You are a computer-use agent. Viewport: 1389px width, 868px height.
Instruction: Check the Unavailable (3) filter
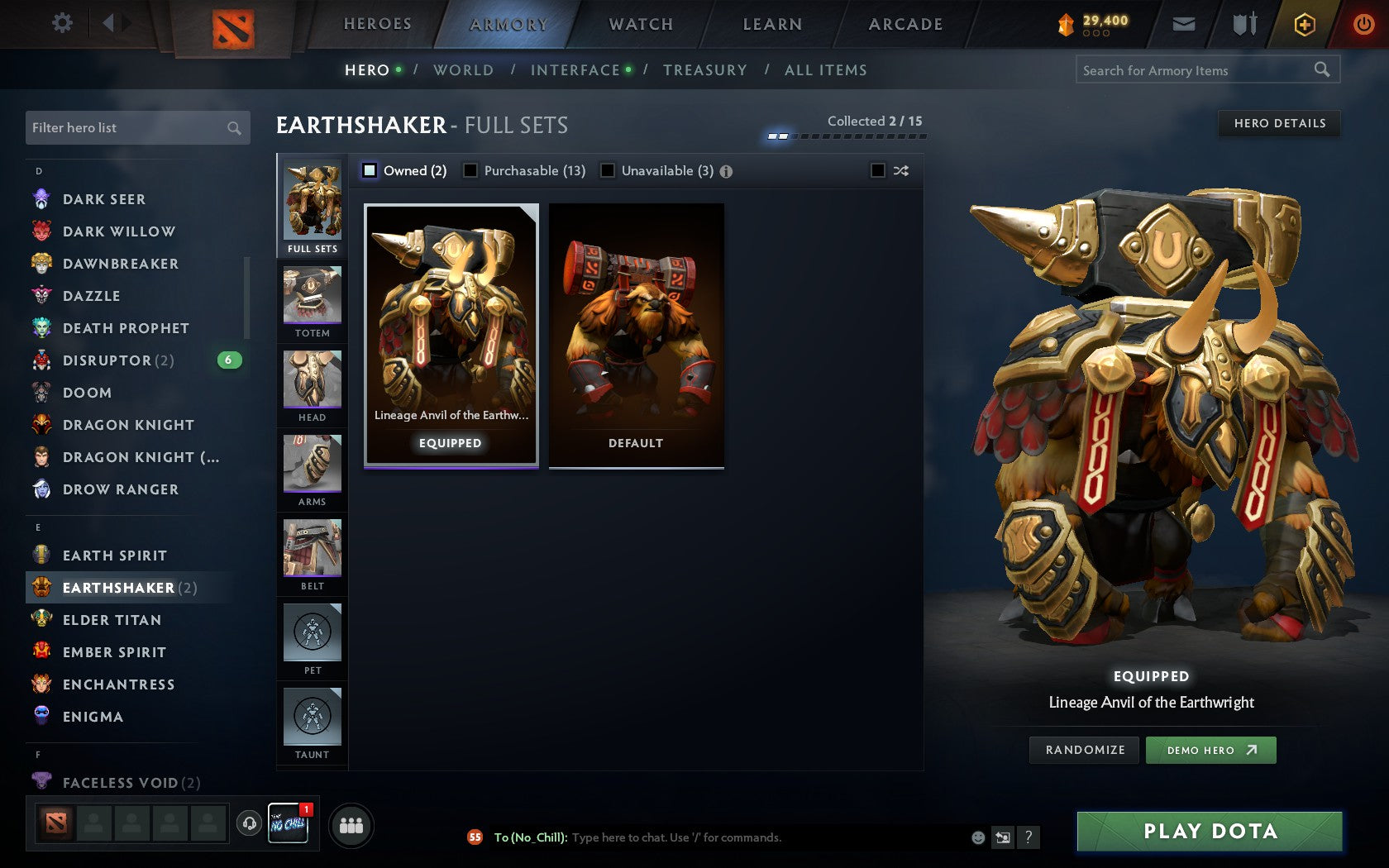[x=609, y=170]
